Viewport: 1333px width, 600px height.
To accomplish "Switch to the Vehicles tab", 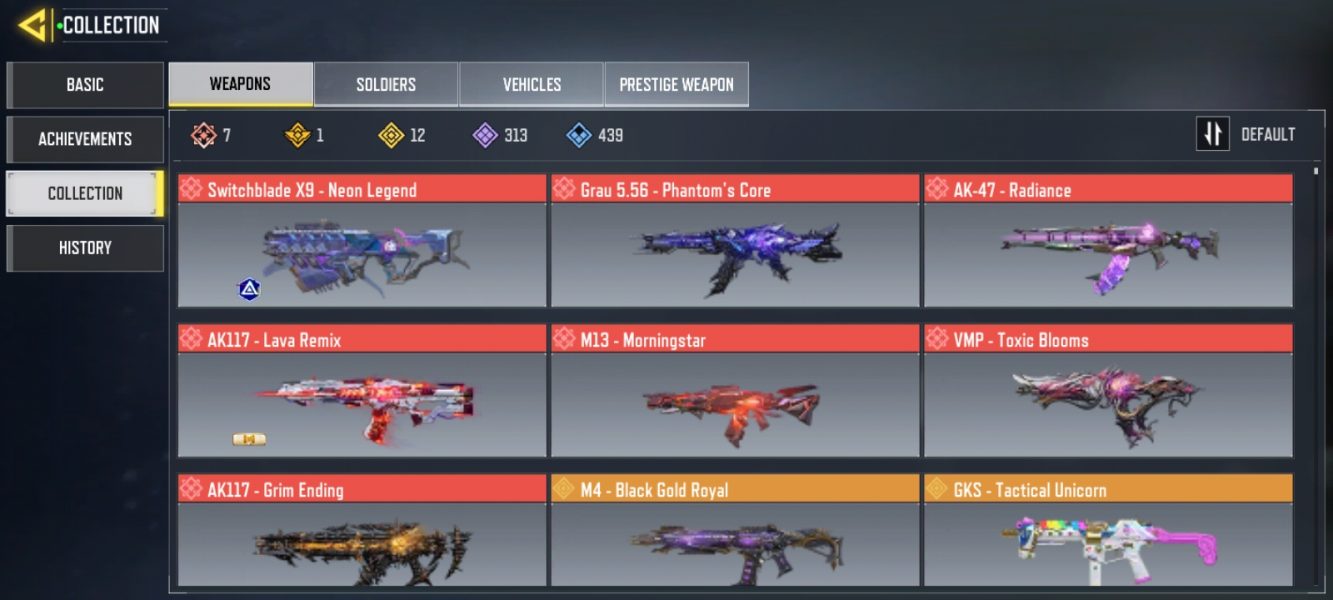I will [531, 85].
